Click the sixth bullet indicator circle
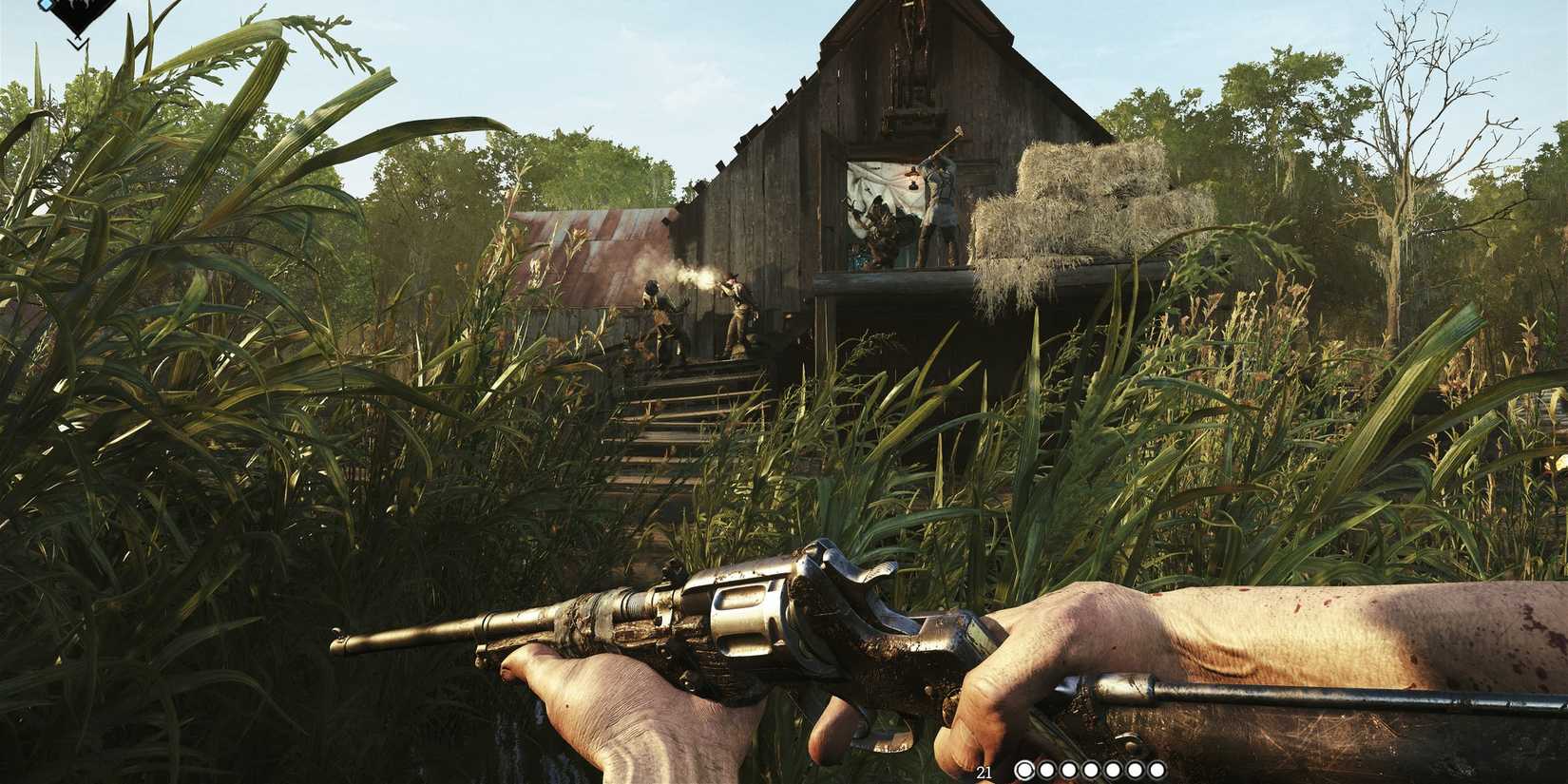This screenshot has width=1568, height=784. [1136, 769]
